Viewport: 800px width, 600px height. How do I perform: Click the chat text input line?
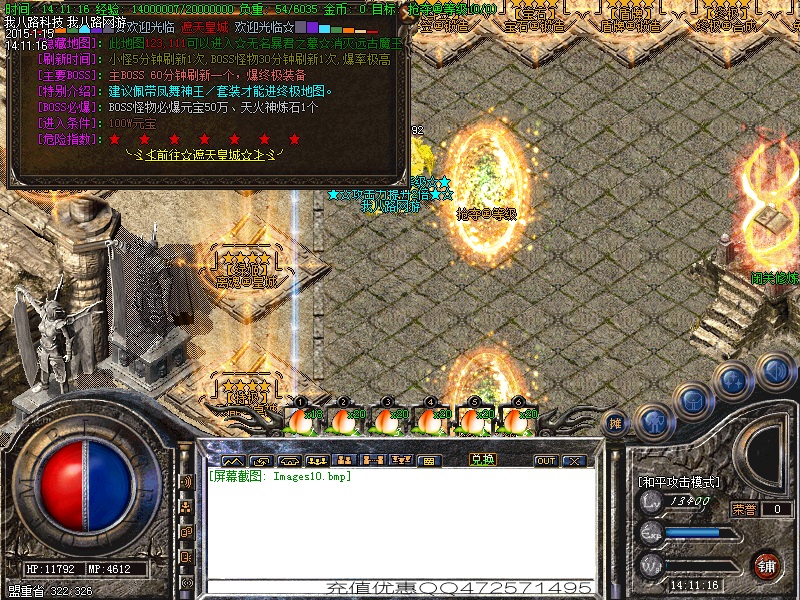point(400,587)
